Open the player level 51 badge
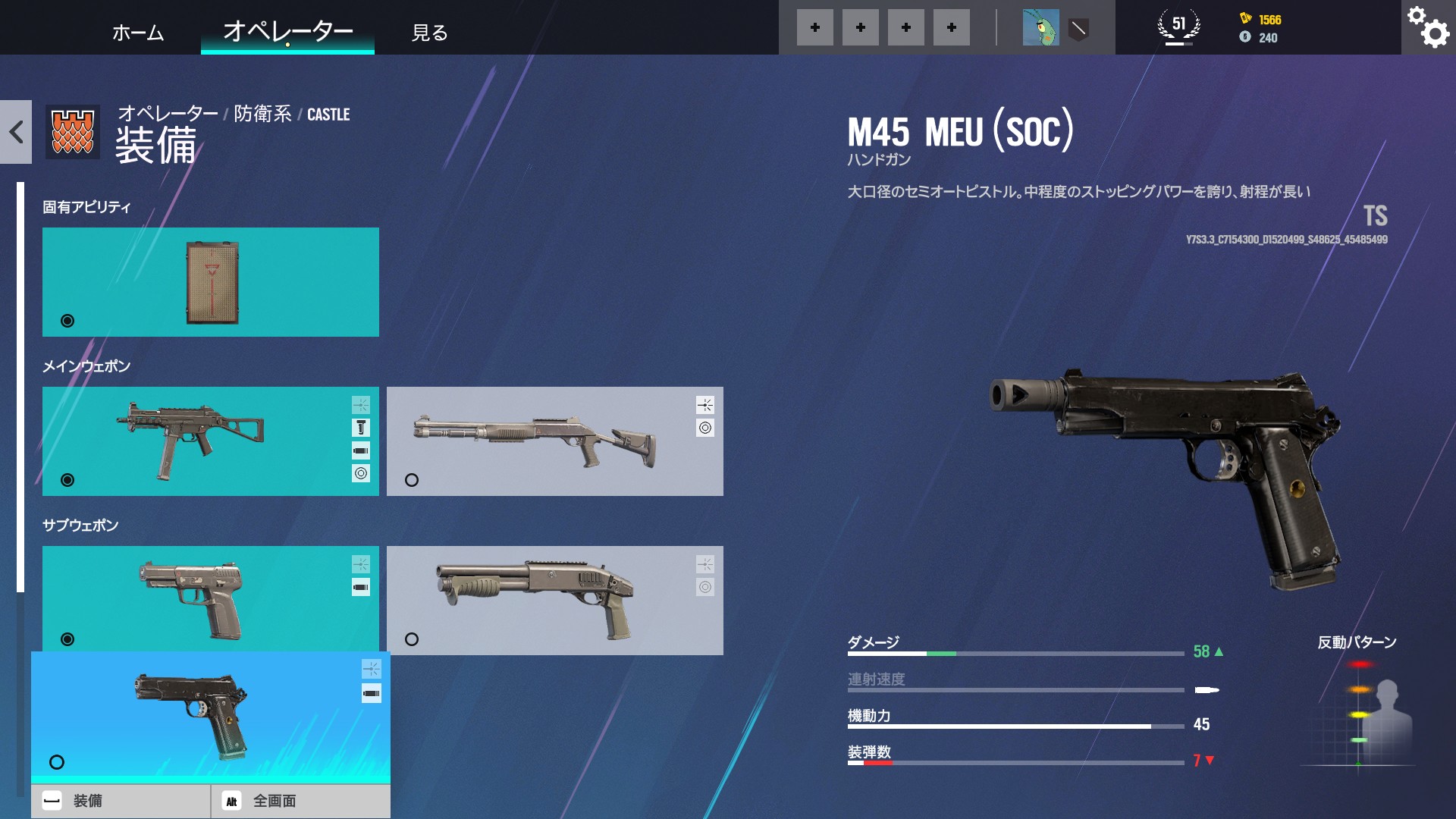This screenshot has width=1456, height=819. pyautogui.click(x=1178, y=27)
